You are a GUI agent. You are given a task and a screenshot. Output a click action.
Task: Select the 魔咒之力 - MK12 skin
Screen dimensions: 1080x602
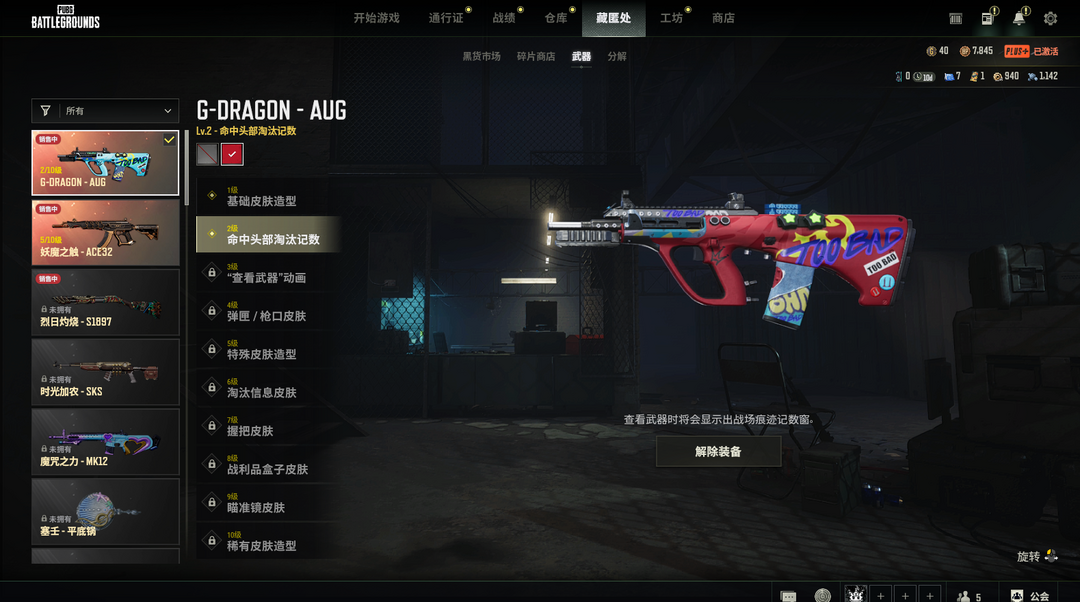pos(105,442)
